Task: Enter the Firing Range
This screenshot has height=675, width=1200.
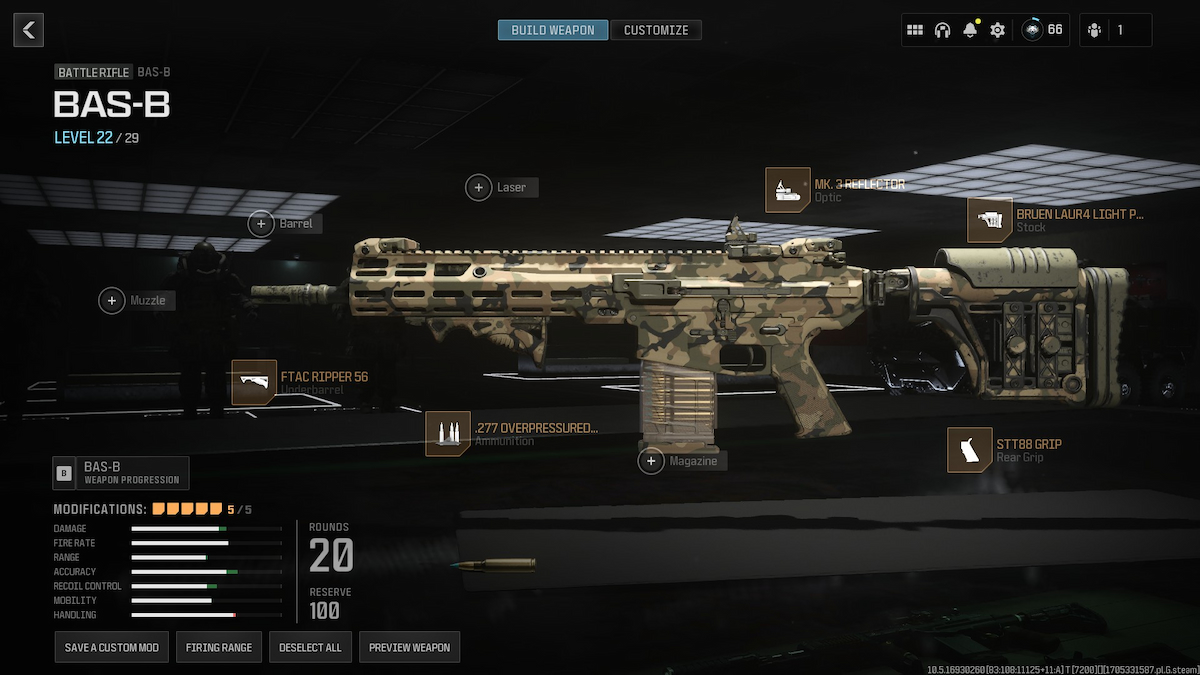Action: (x=219, y=647)
